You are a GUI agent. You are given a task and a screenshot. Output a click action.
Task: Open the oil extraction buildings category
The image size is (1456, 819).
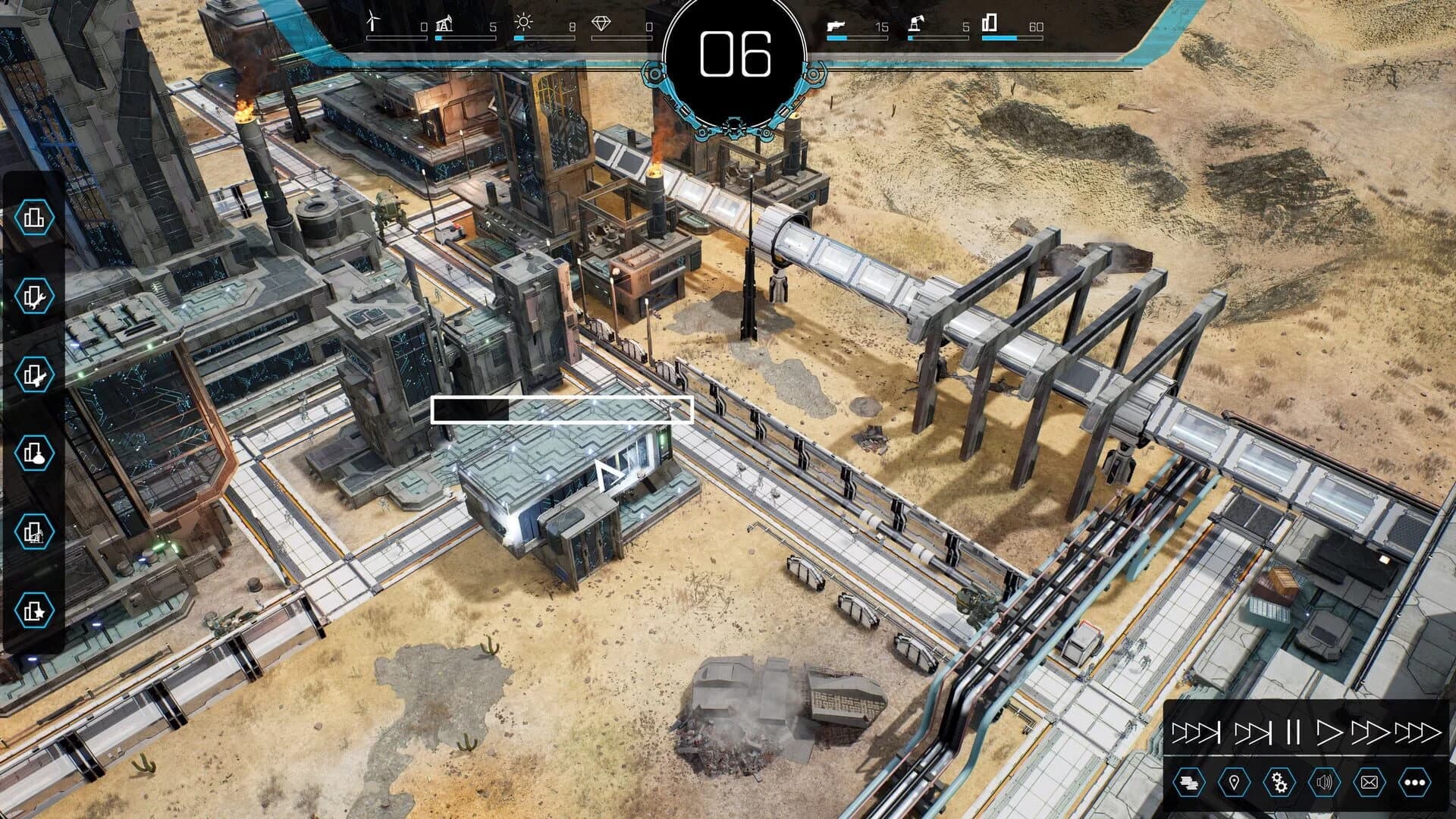click(x=36, y=530)
